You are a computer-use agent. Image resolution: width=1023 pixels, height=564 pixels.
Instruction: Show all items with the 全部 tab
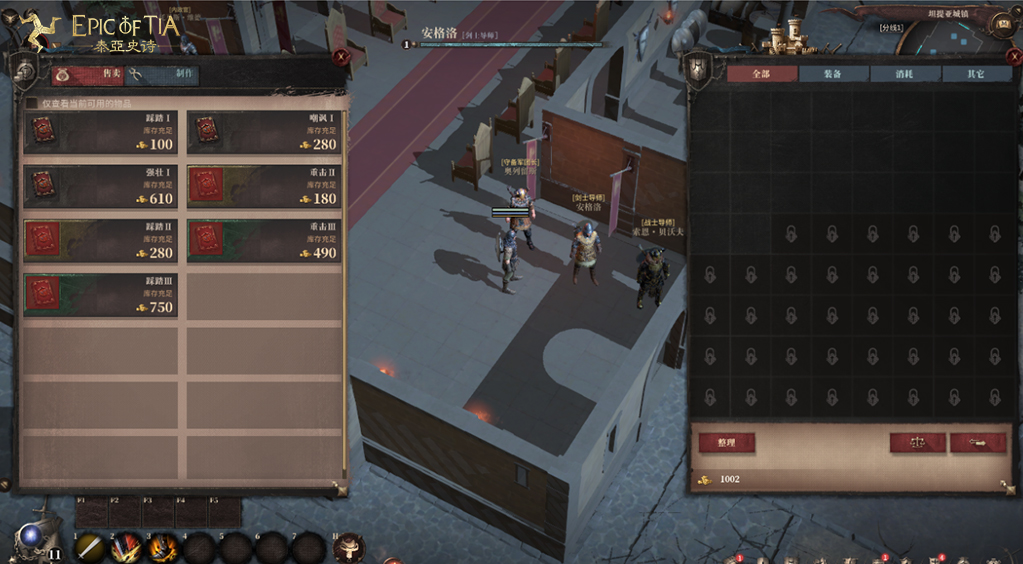762,74
